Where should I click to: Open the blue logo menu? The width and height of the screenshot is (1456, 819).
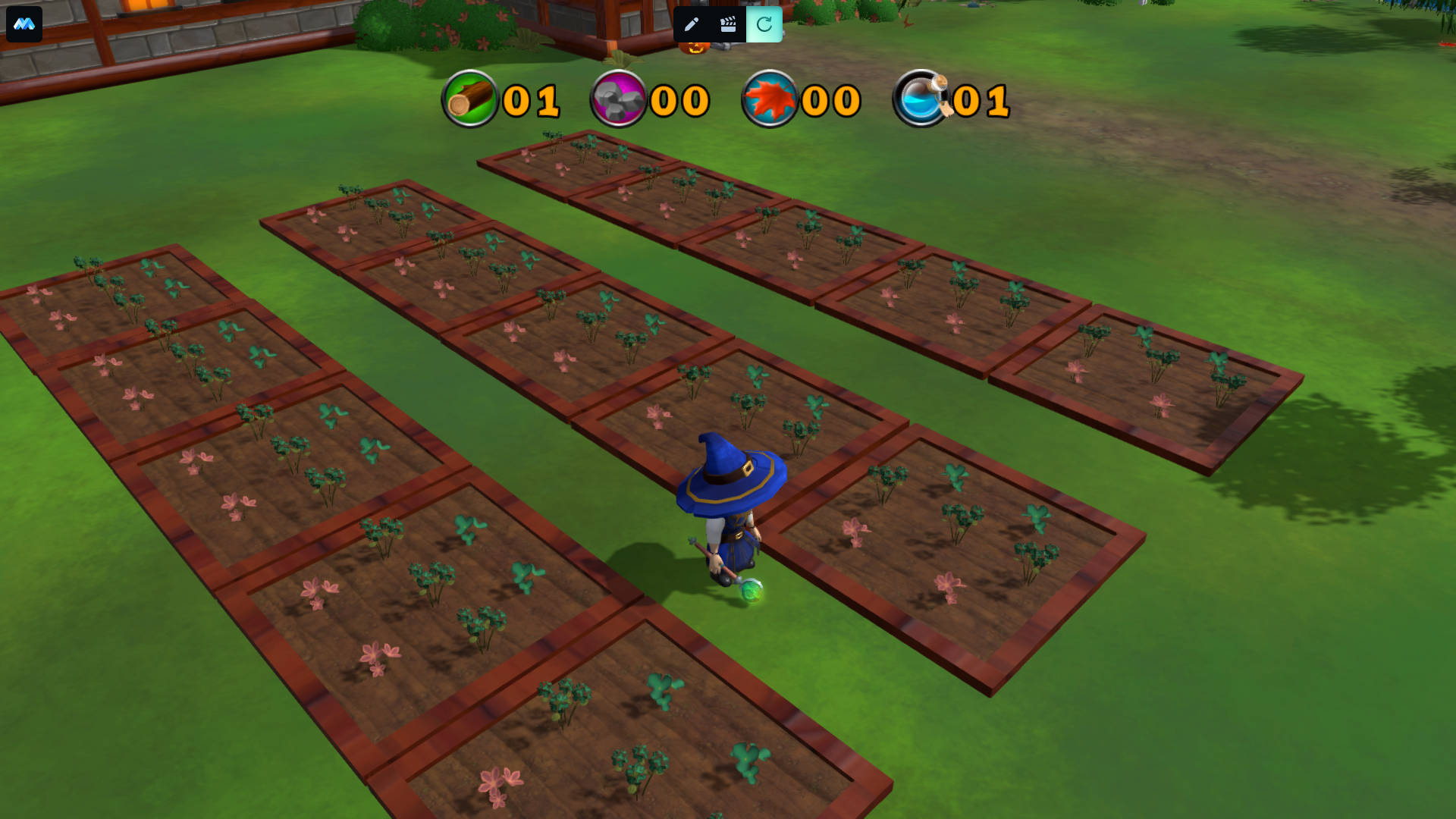point(24,24)
